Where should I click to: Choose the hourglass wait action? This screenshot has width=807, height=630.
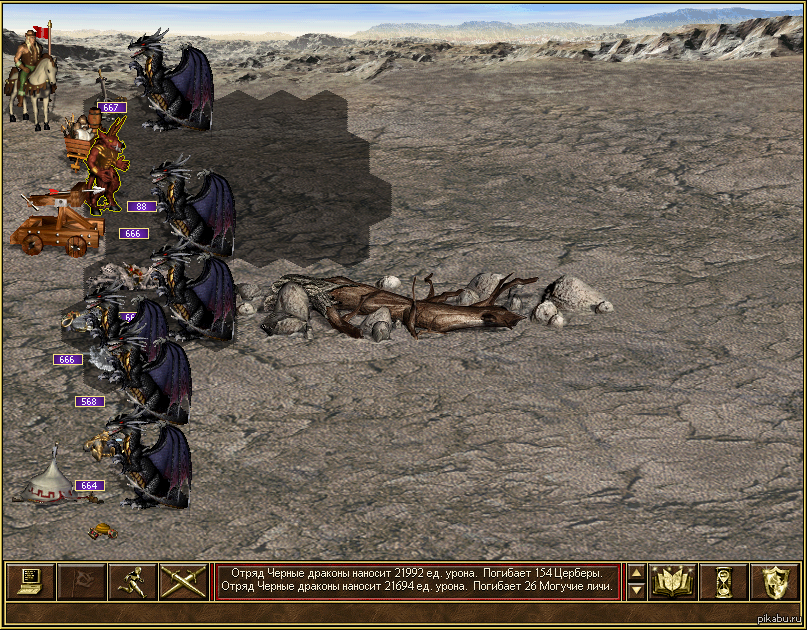[724, 581]
